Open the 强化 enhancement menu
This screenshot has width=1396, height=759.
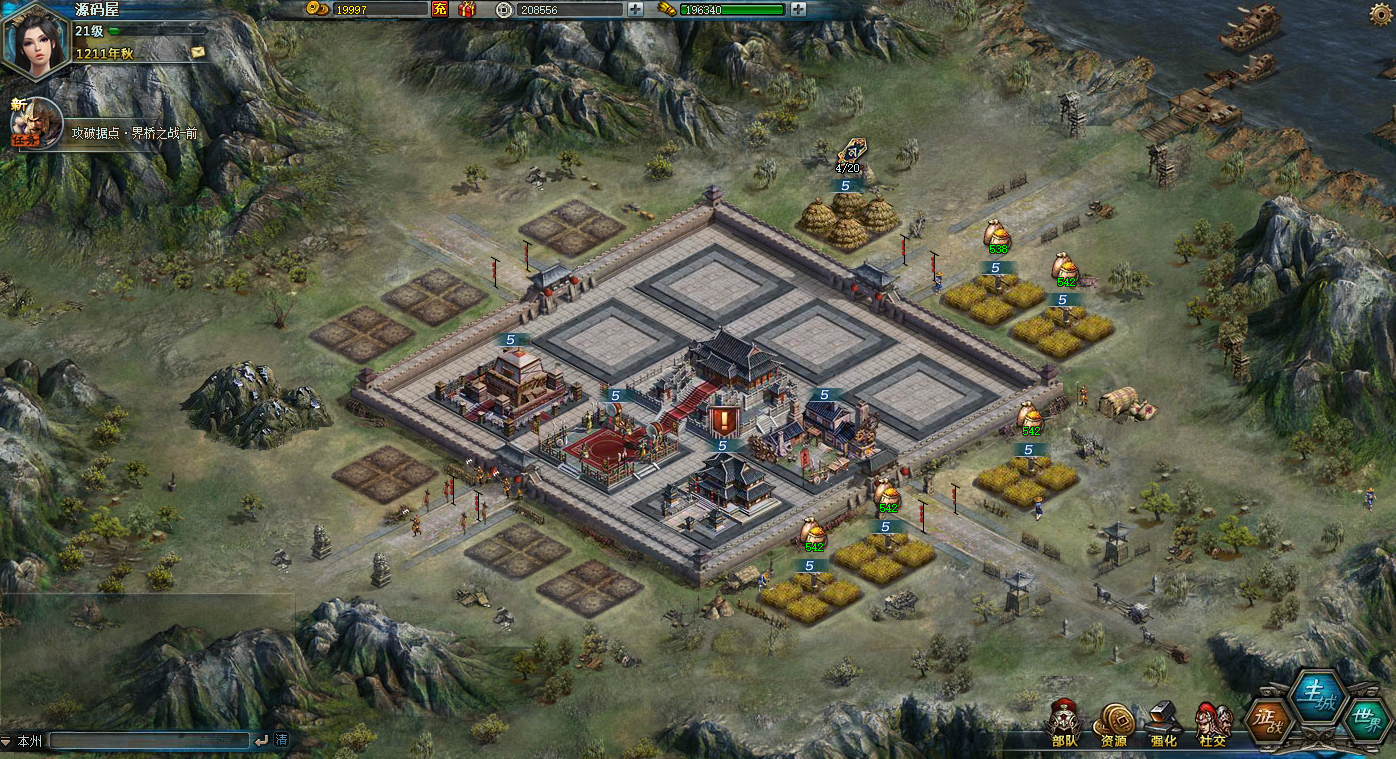[x=1163, y=724]
